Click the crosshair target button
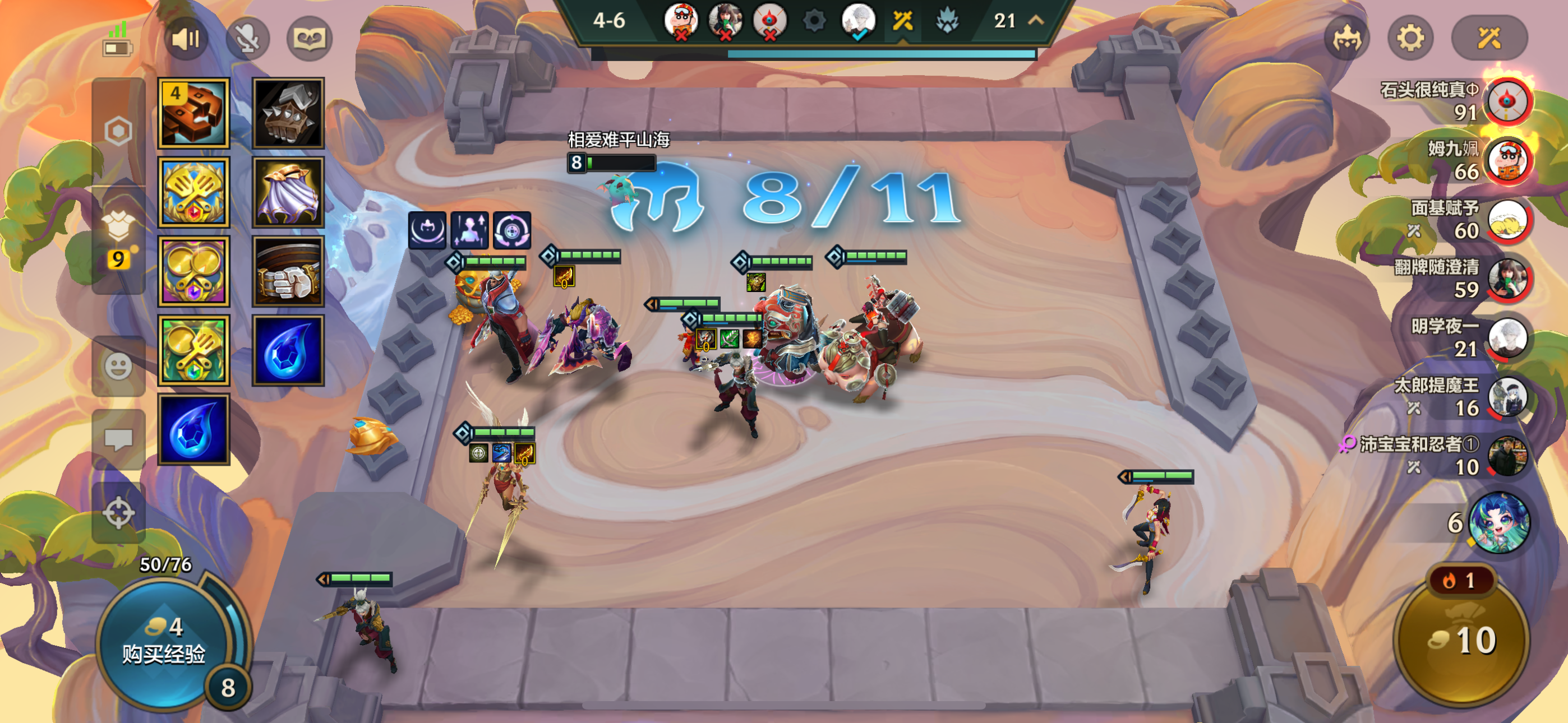 pyautogui.click(x=118, y=512)
